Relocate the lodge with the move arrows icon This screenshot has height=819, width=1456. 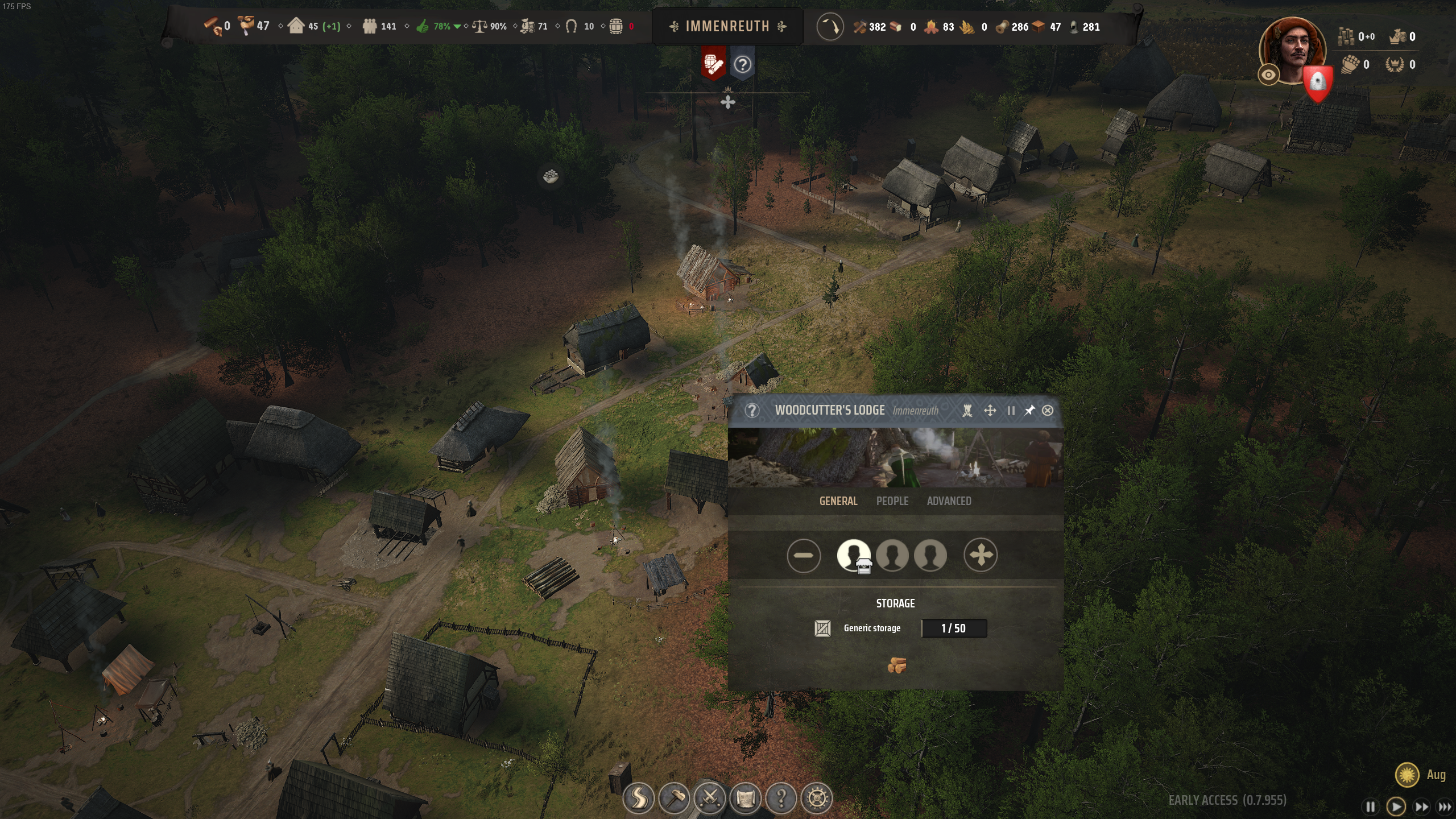(990, 411)
